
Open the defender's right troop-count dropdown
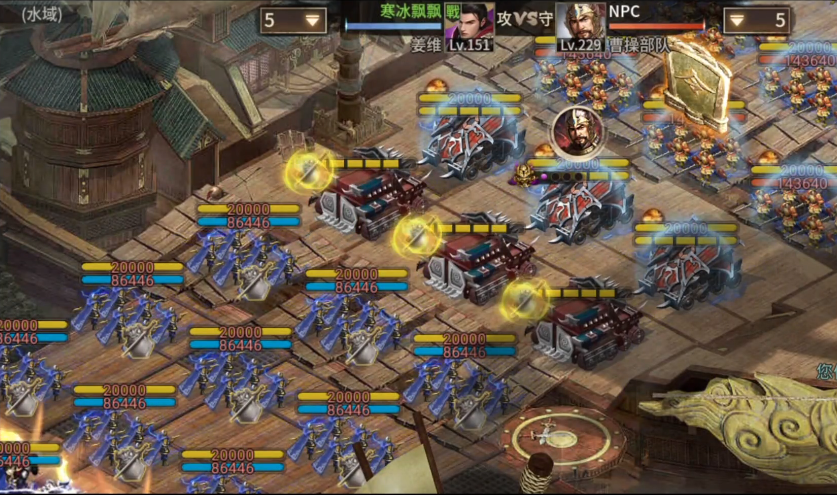pos(755,20)
